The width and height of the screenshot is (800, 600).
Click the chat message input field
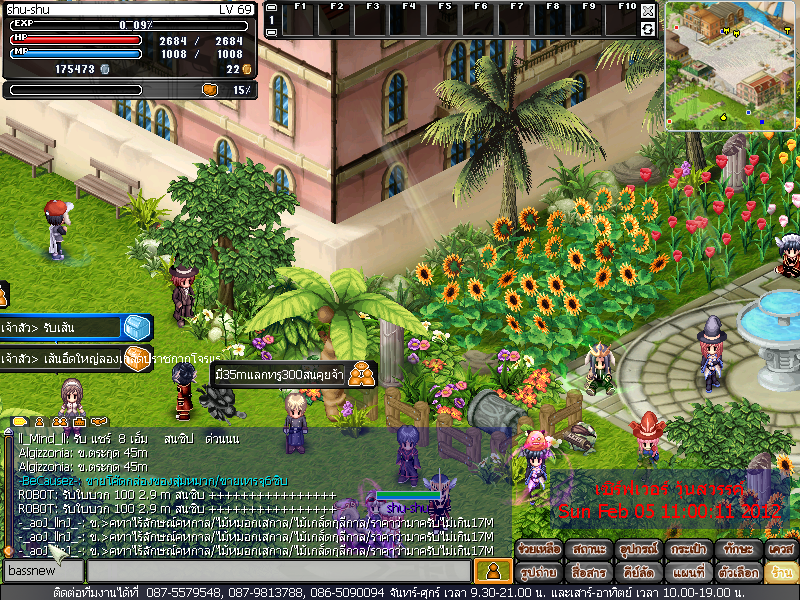pos(277,571)
